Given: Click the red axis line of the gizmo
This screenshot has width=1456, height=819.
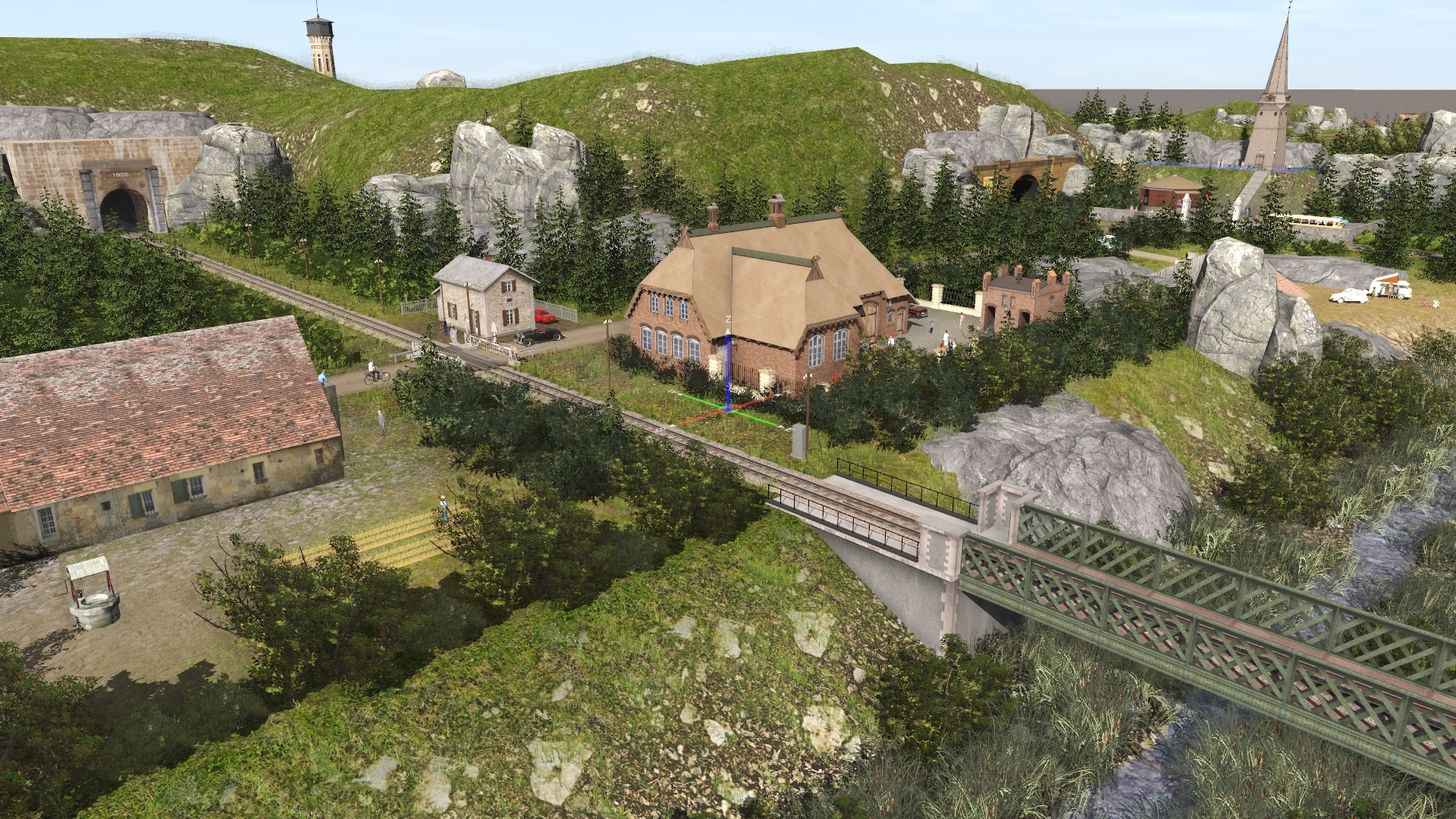Looking at the screenshot, I should (701, 416).
